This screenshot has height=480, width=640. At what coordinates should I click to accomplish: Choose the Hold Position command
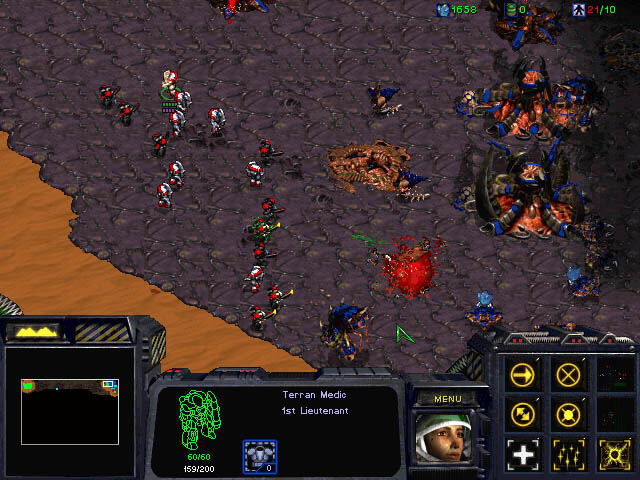tap(569, 413)
